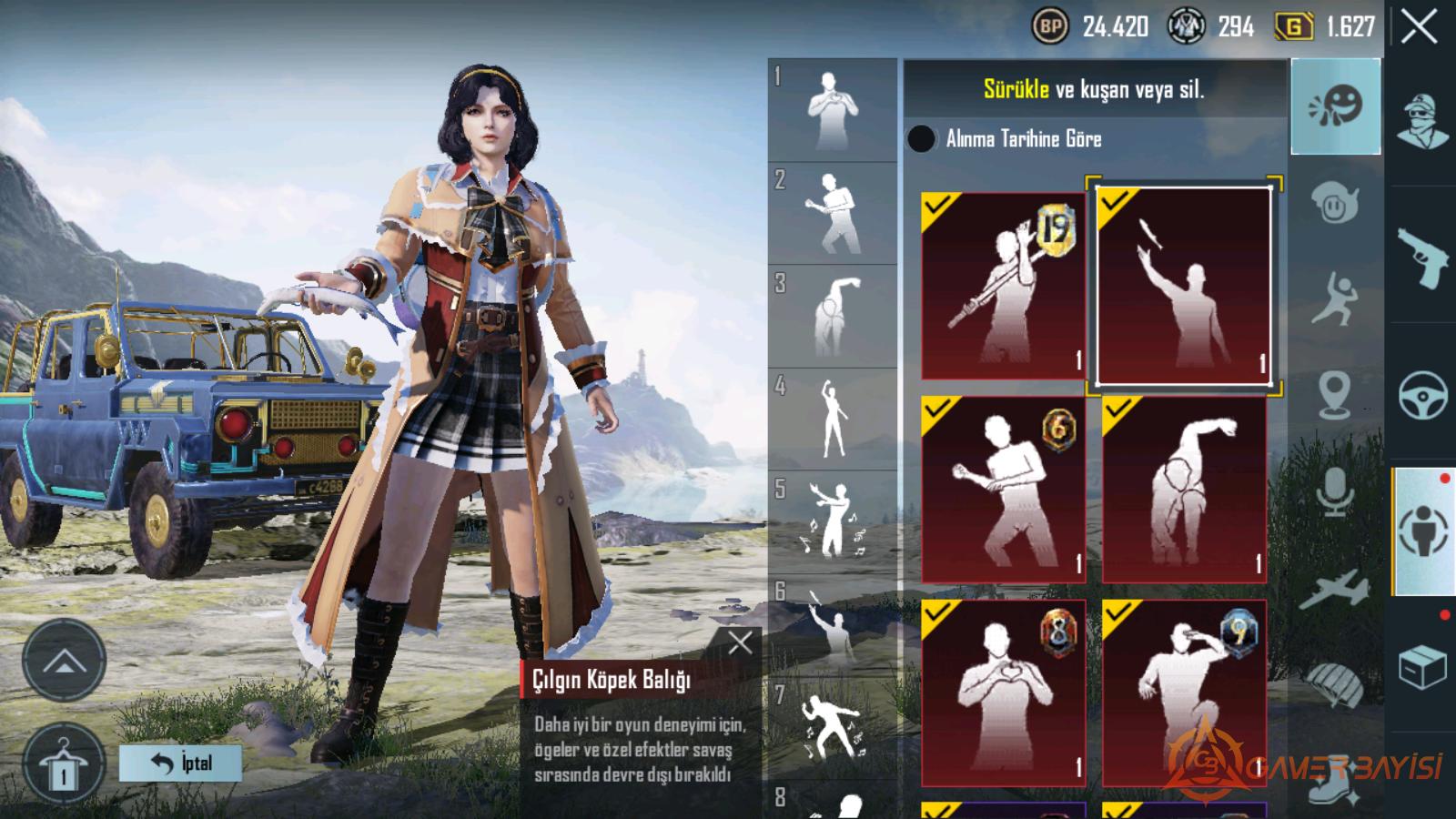Close the inventory screen
1456x819 pixels.
pos(1420,27)
